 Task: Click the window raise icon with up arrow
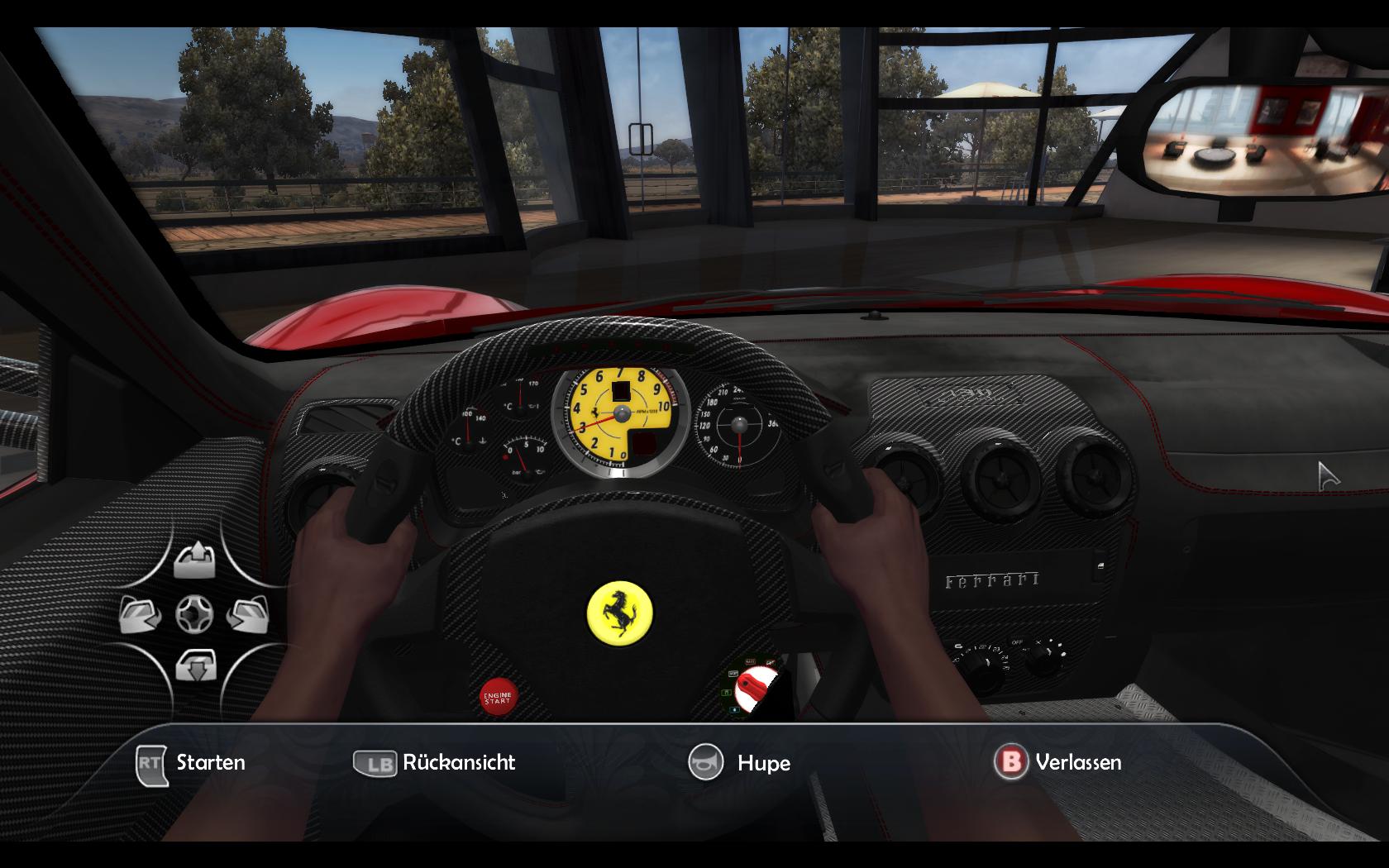pyautogui.click(x=195, y=561)
